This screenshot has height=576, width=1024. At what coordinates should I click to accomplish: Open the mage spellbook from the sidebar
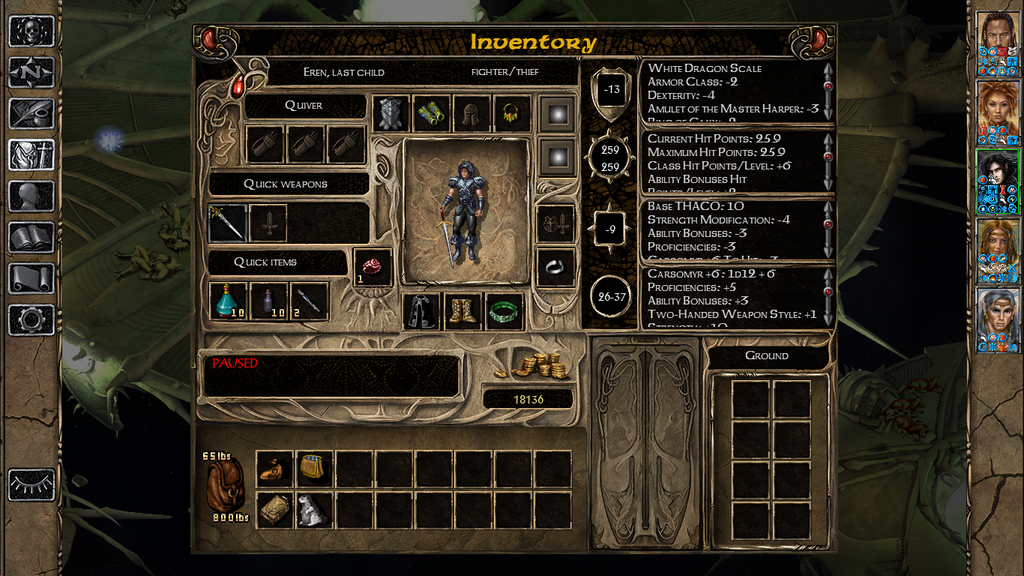click(x=31, y=237)
